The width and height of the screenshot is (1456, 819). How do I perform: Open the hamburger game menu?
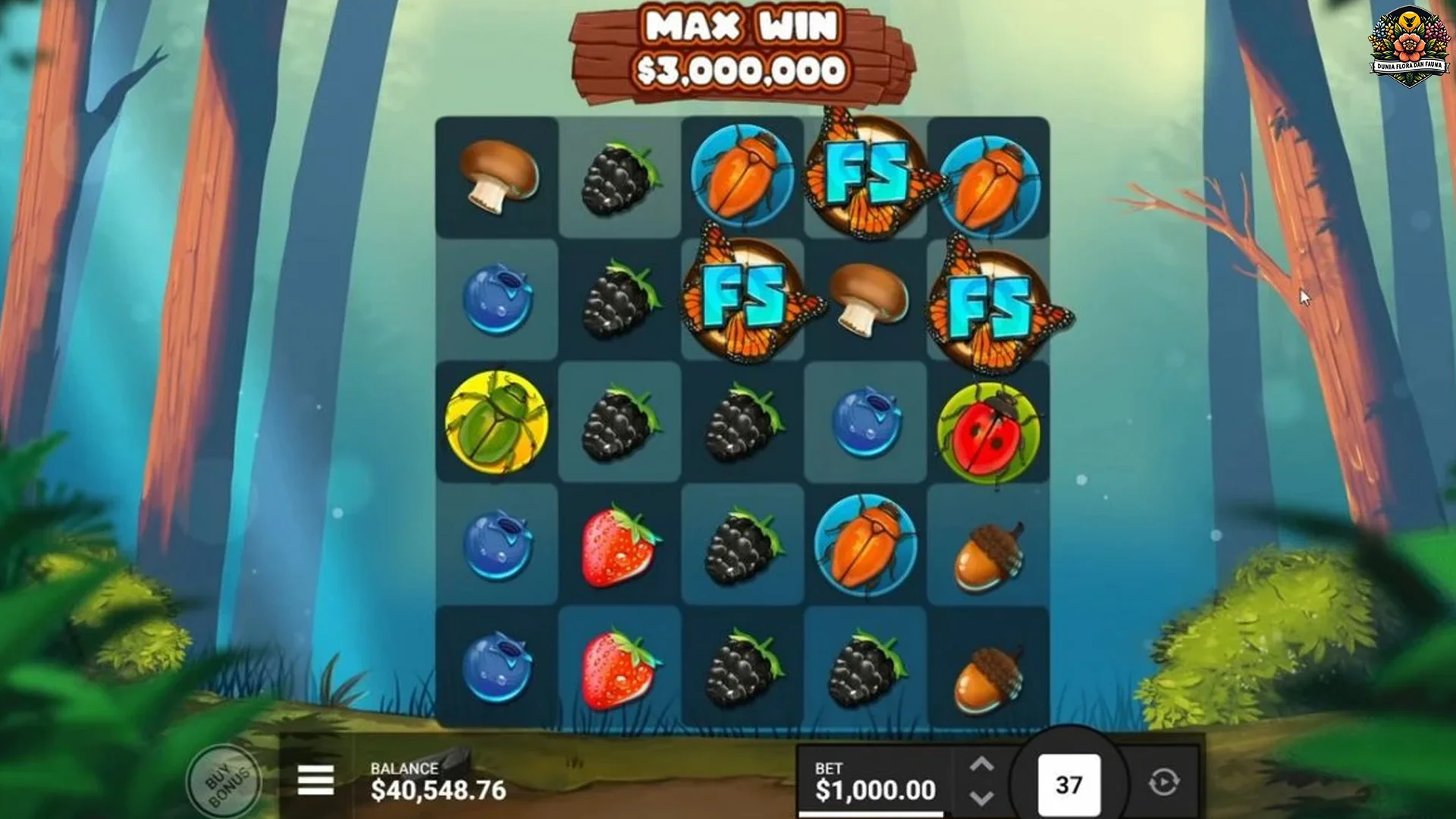[x=315, y=780]
